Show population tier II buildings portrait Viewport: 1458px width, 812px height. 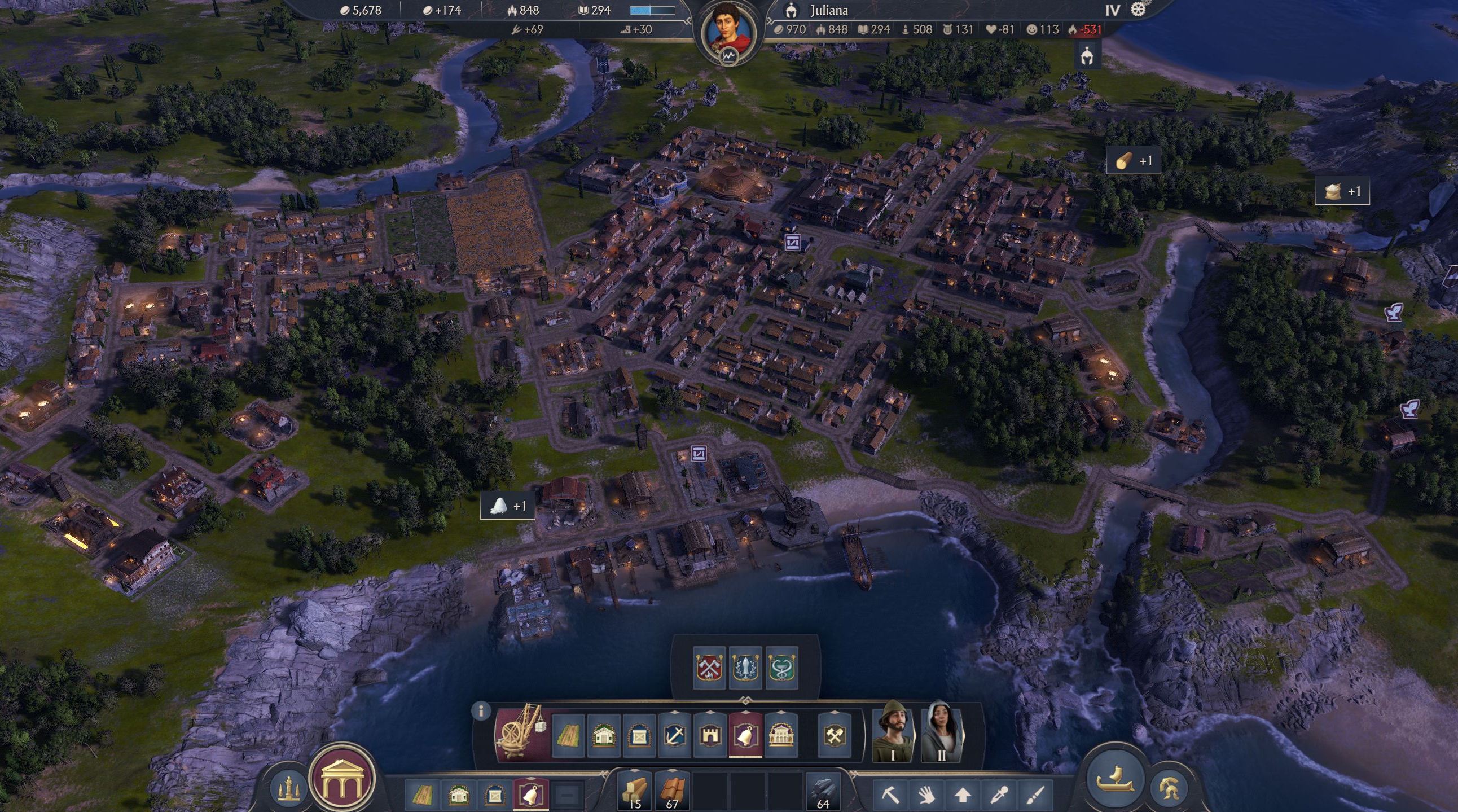[x=941, y=732]
